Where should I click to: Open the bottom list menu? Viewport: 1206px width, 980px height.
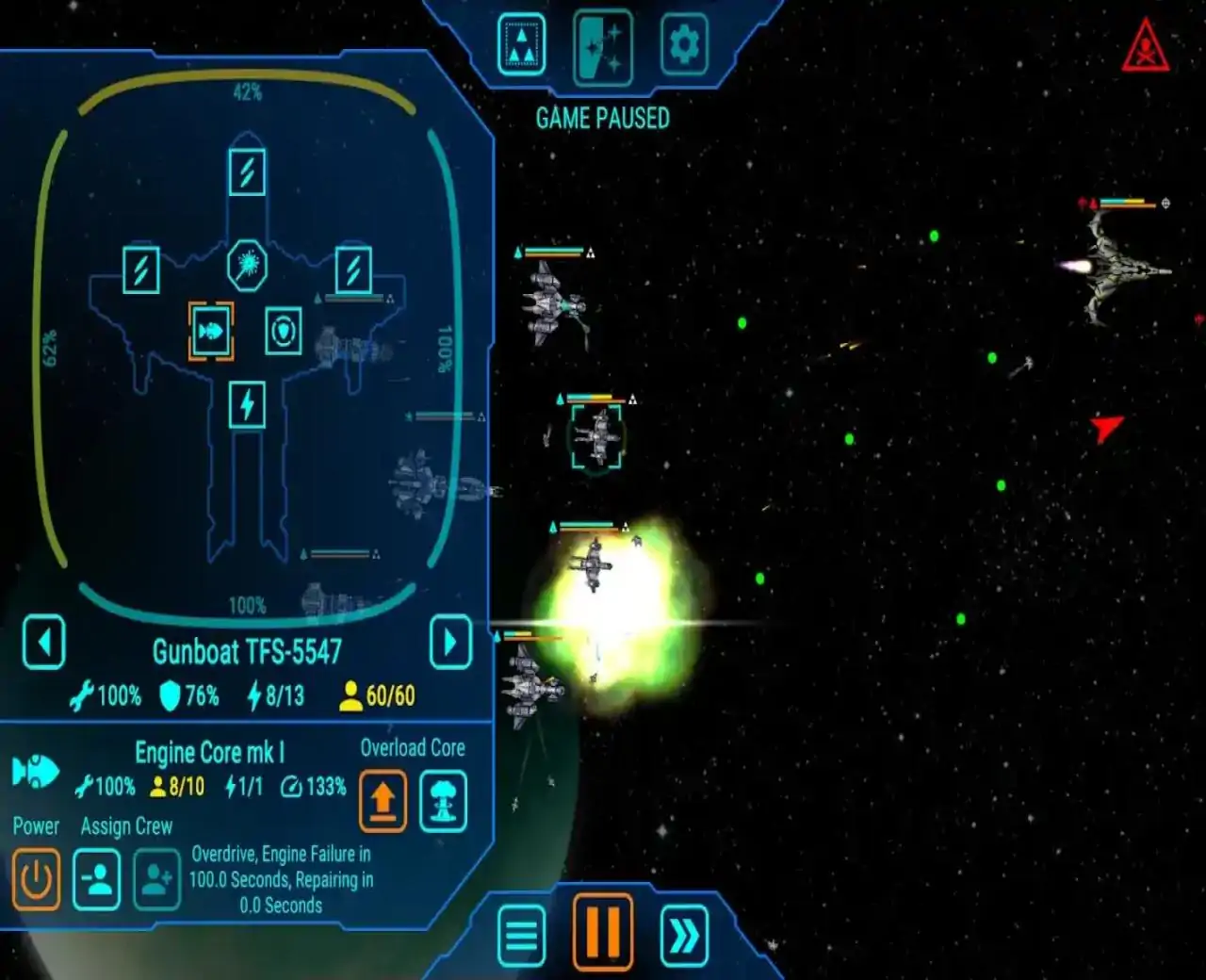pos(521,936)
